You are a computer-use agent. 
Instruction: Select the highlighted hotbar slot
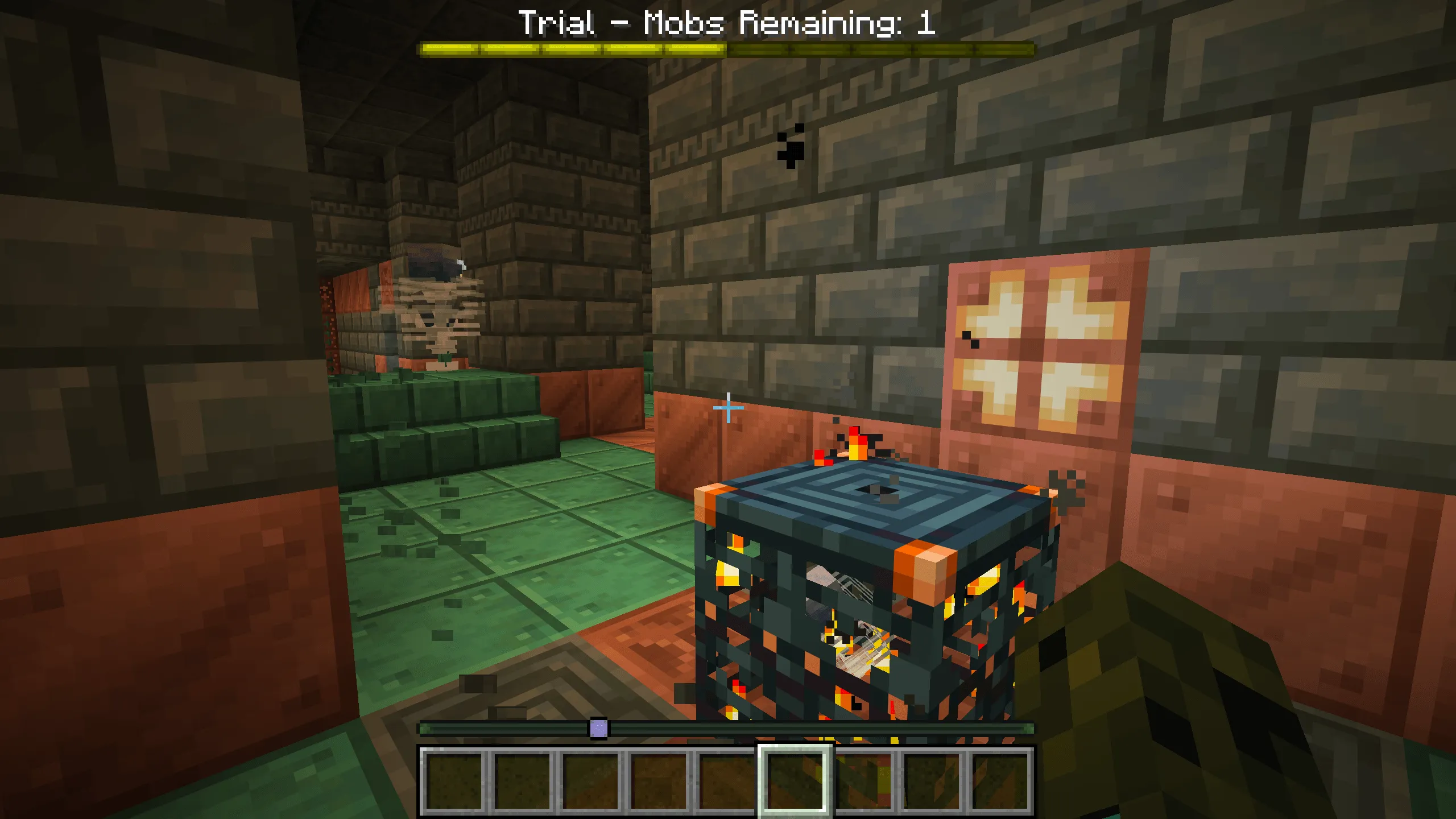[795, 780]
